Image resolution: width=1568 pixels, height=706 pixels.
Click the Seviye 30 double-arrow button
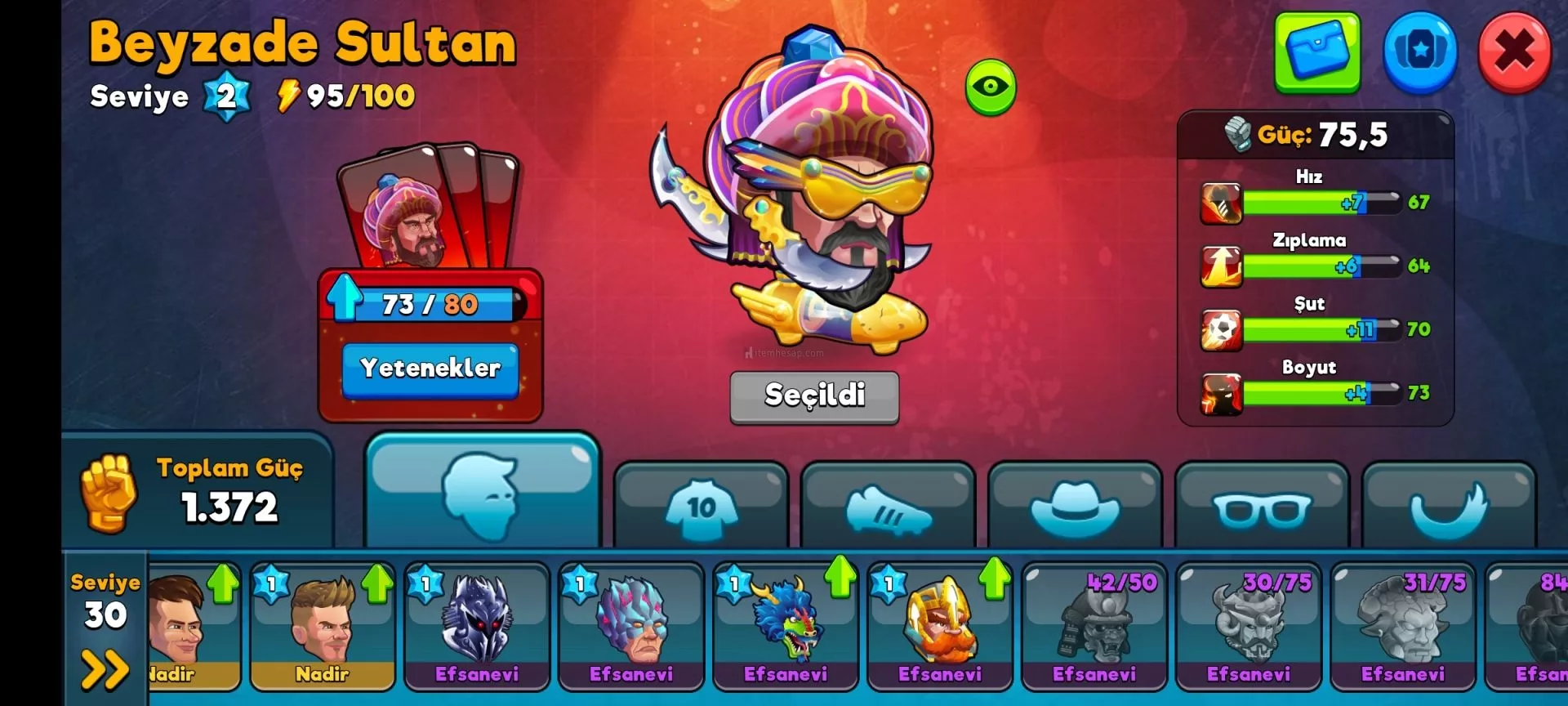[105, 669]
